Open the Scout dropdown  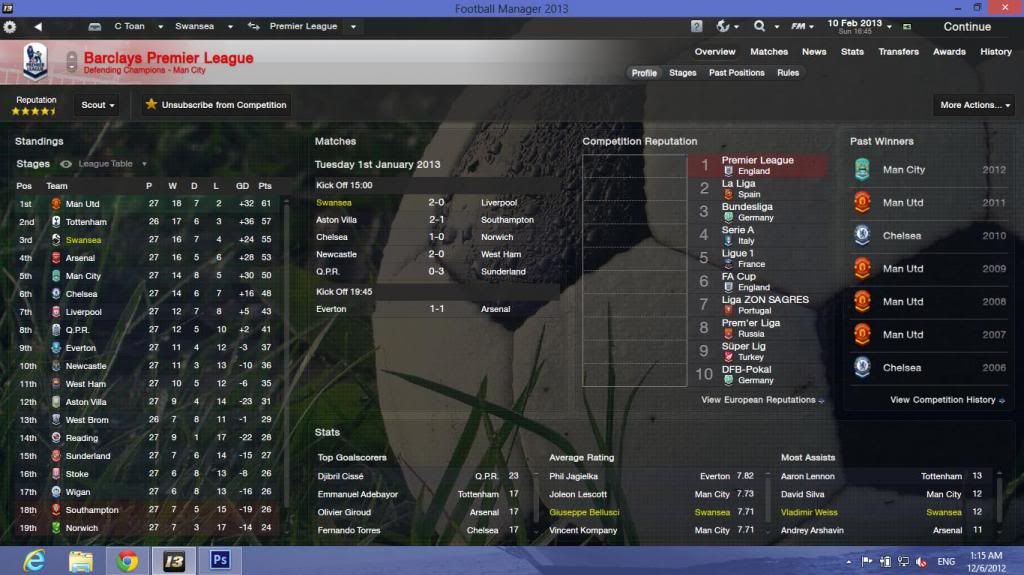pyautogui.click(x=98, y=105)
